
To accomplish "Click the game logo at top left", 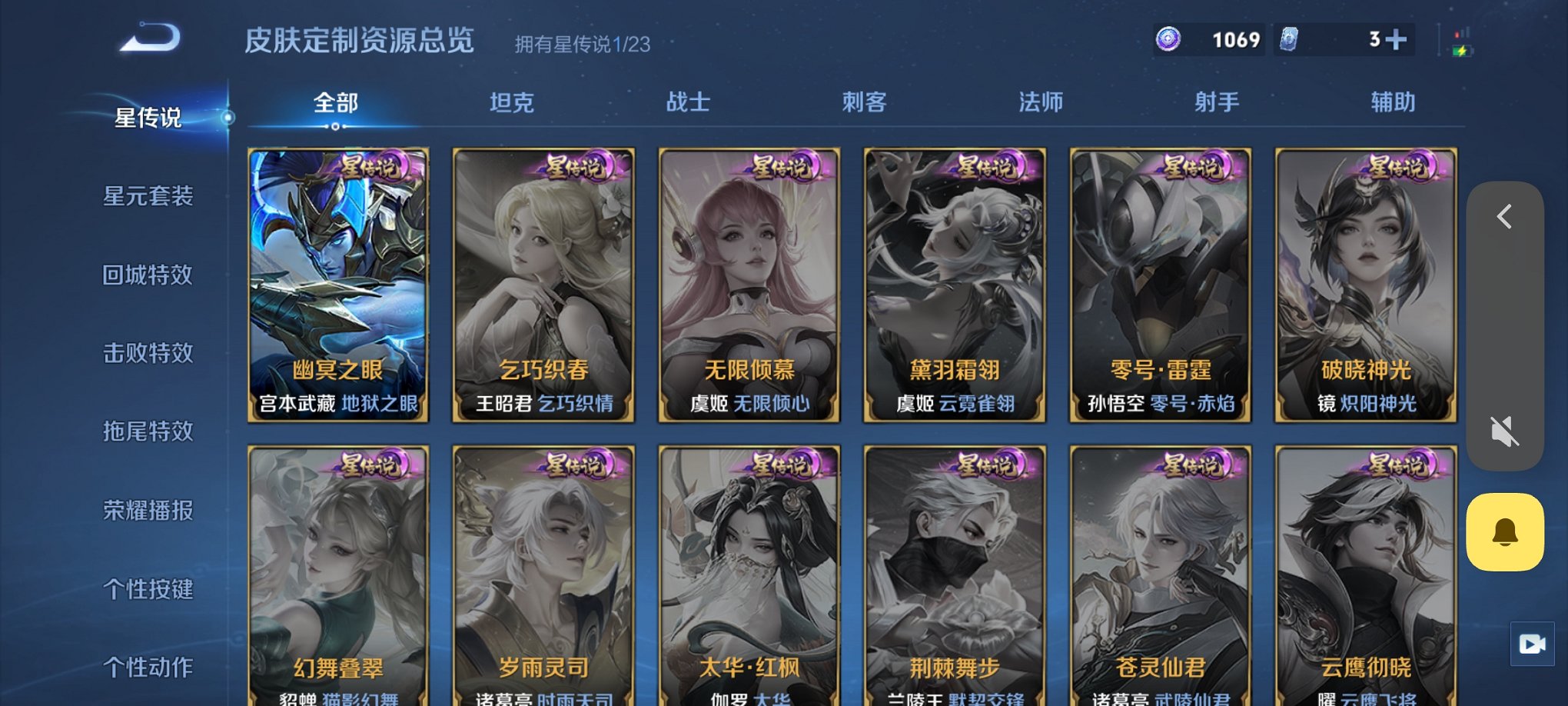I will click(148, 37).
